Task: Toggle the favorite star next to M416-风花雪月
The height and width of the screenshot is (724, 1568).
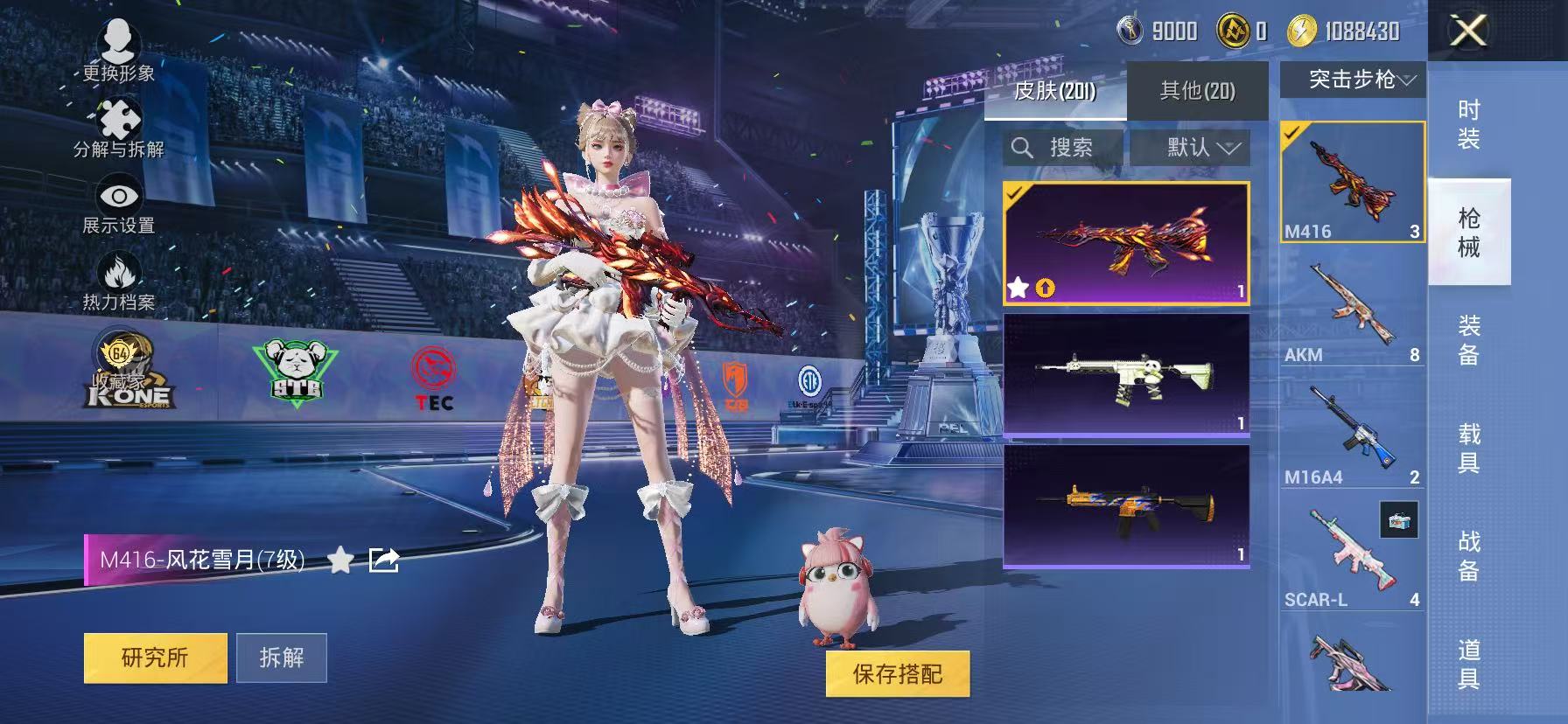Action: pyautogui.click(x=340, y=561)
